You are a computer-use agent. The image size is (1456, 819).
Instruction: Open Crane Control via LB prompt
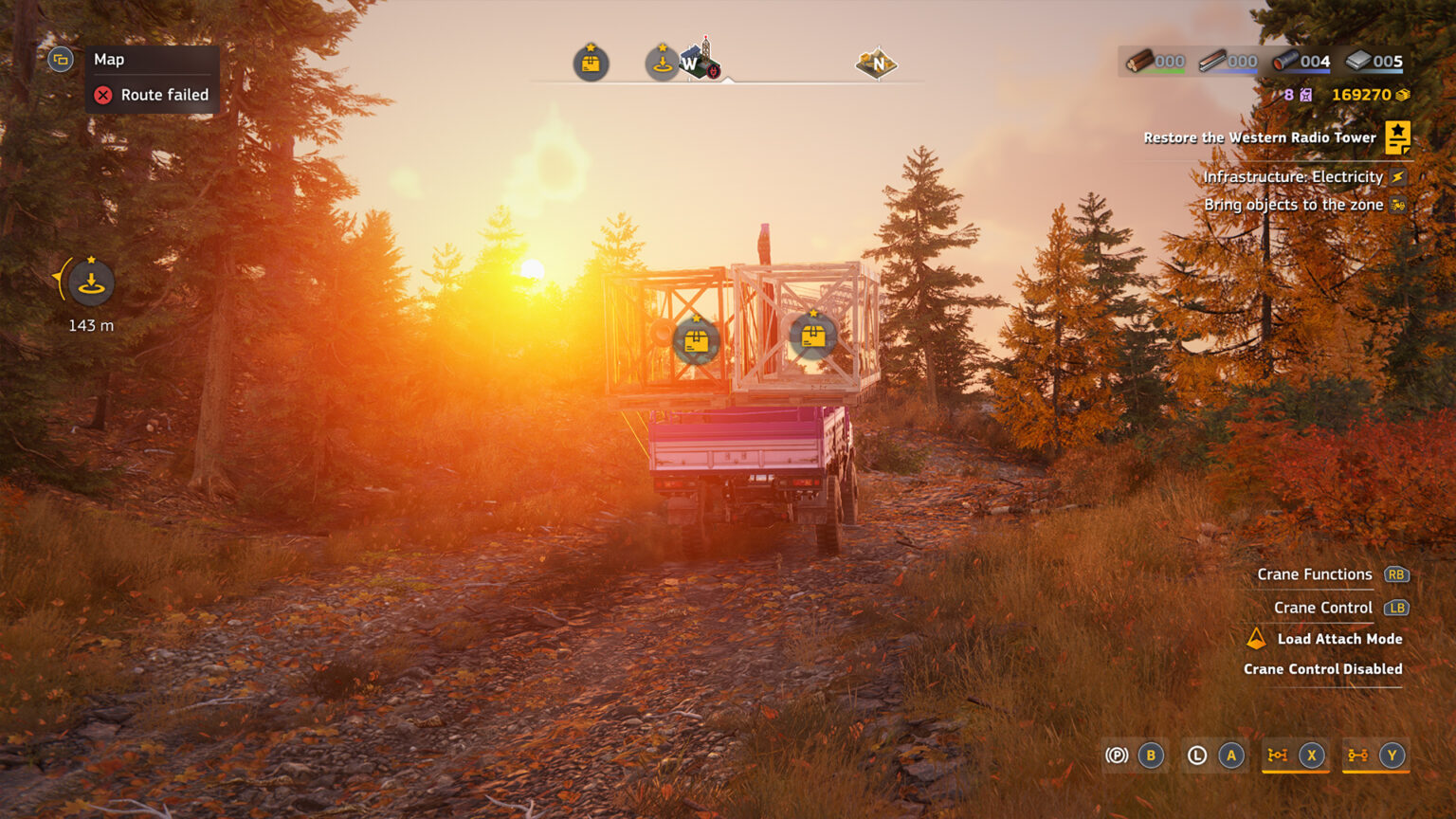tap(1395, 608)
